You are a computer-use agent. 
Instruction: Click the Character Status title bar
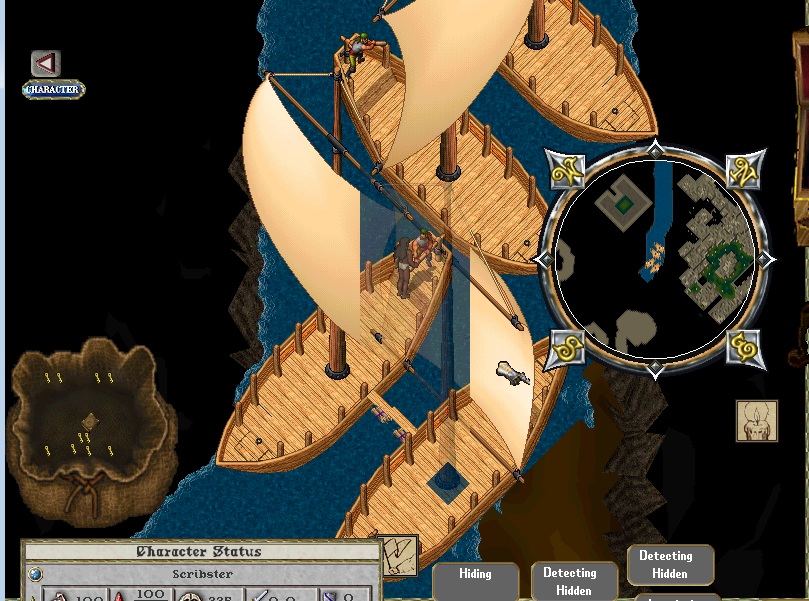tap(198, 552)
